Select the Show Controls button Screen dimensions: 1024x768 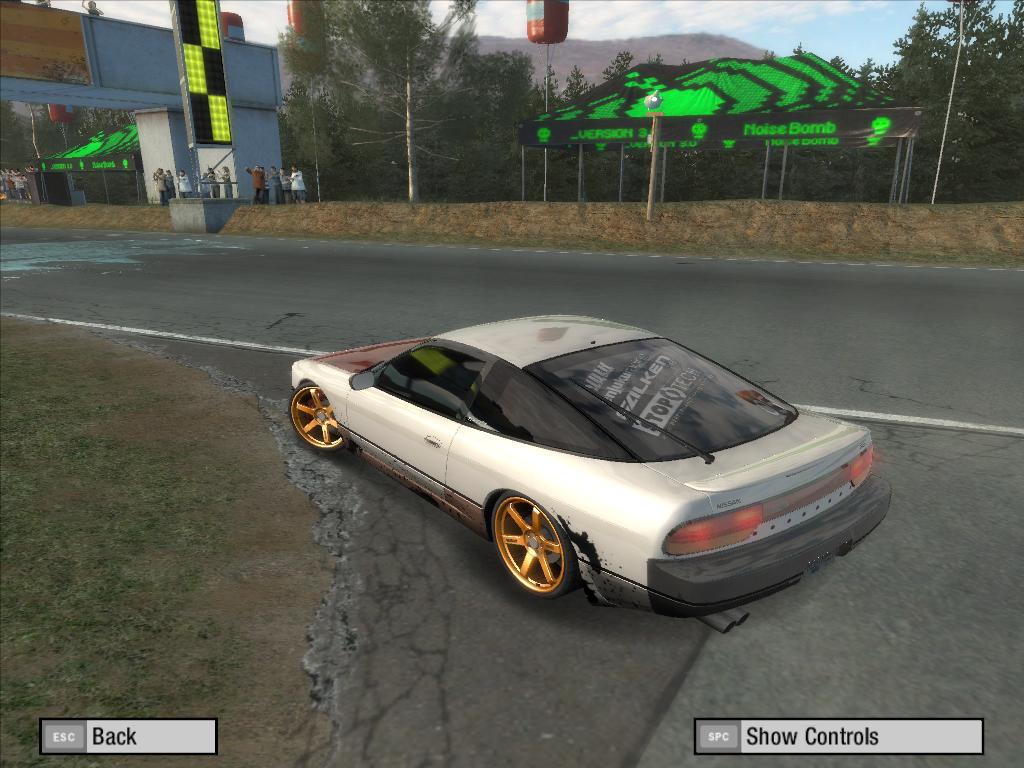[x=838, y=737]
